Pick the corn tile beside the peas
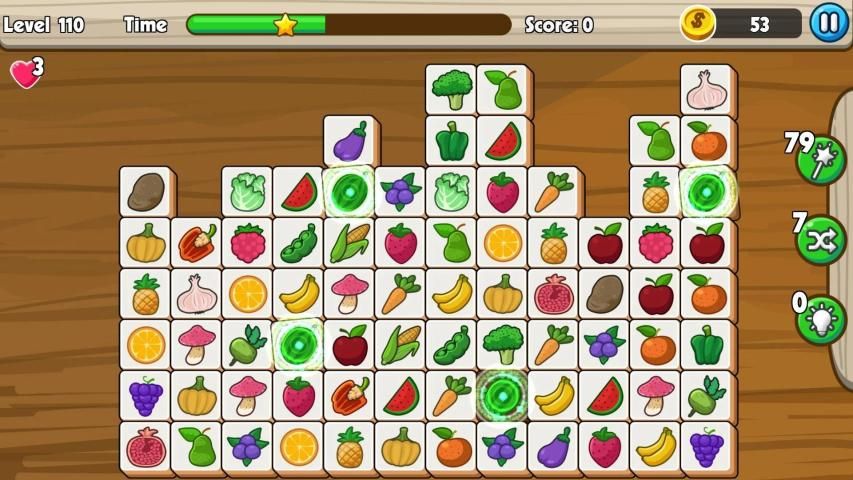Viewport: 853px width, 480px height. 349,243
